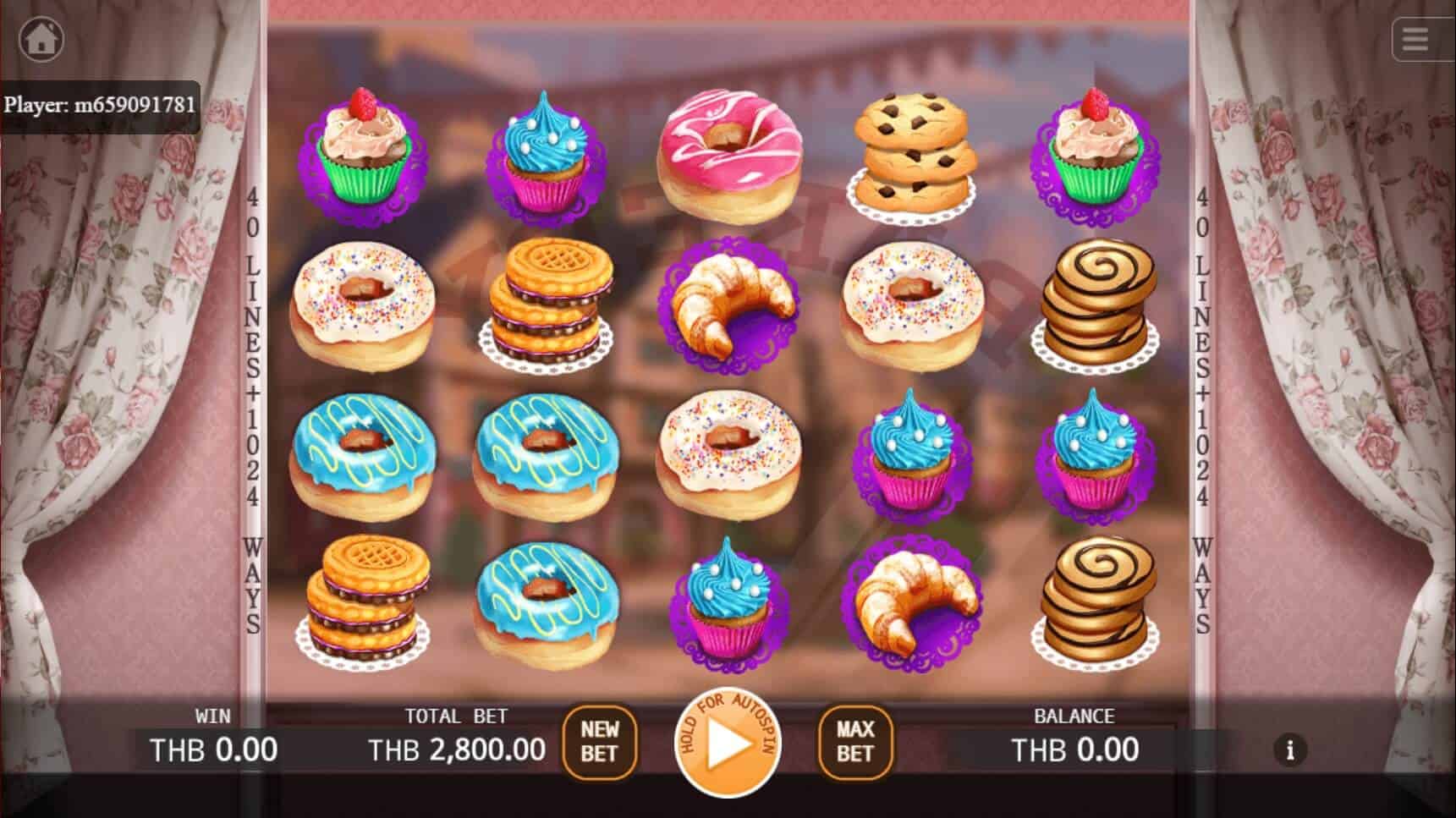Open the hamburger menu top right
Screen dimensions: 1456x818
click(x=1414, y=39)
